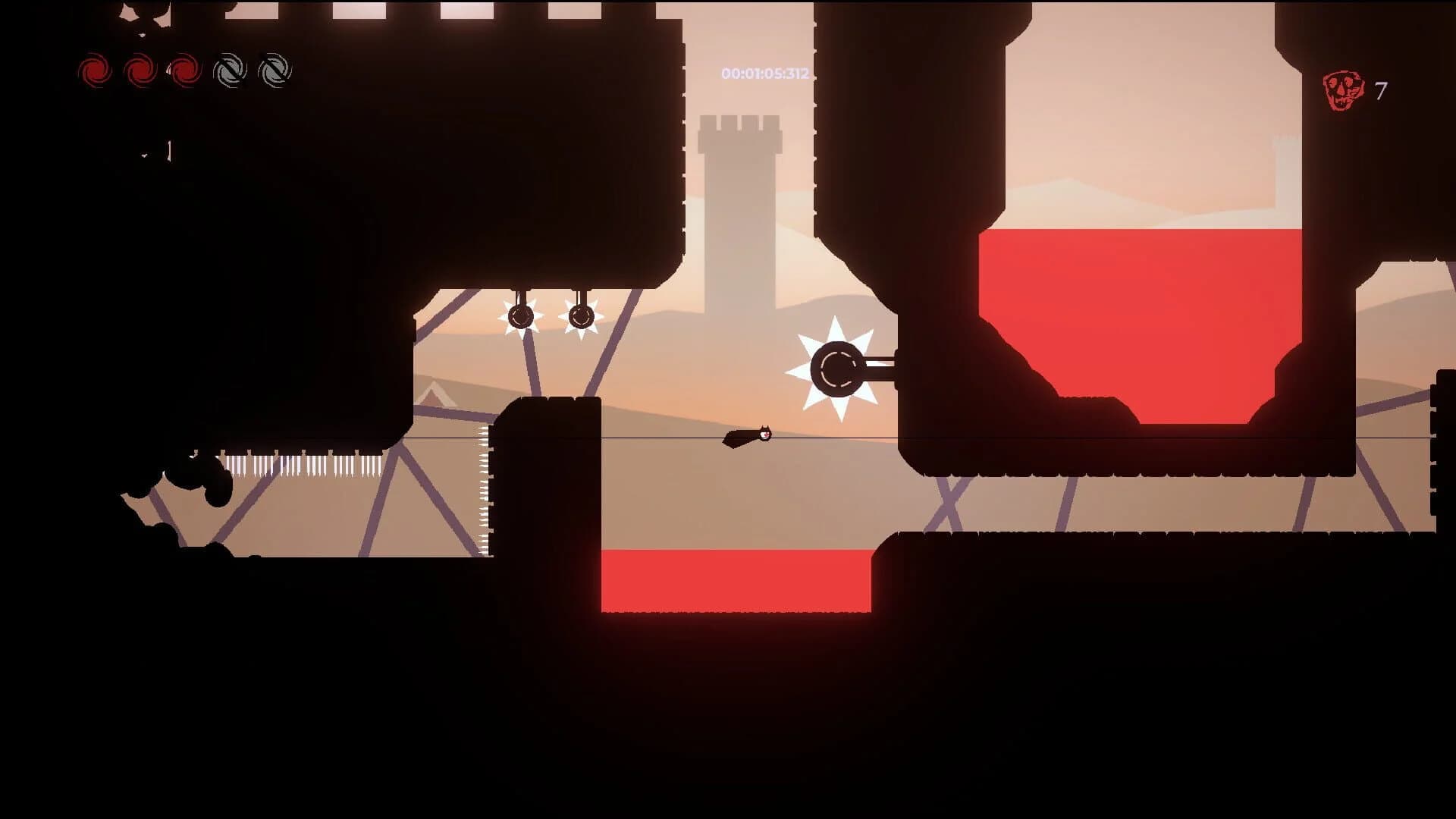Click the red skull face counter icon
Image resolution: width=1456 pixels, height=819 pixels.
1343,83
